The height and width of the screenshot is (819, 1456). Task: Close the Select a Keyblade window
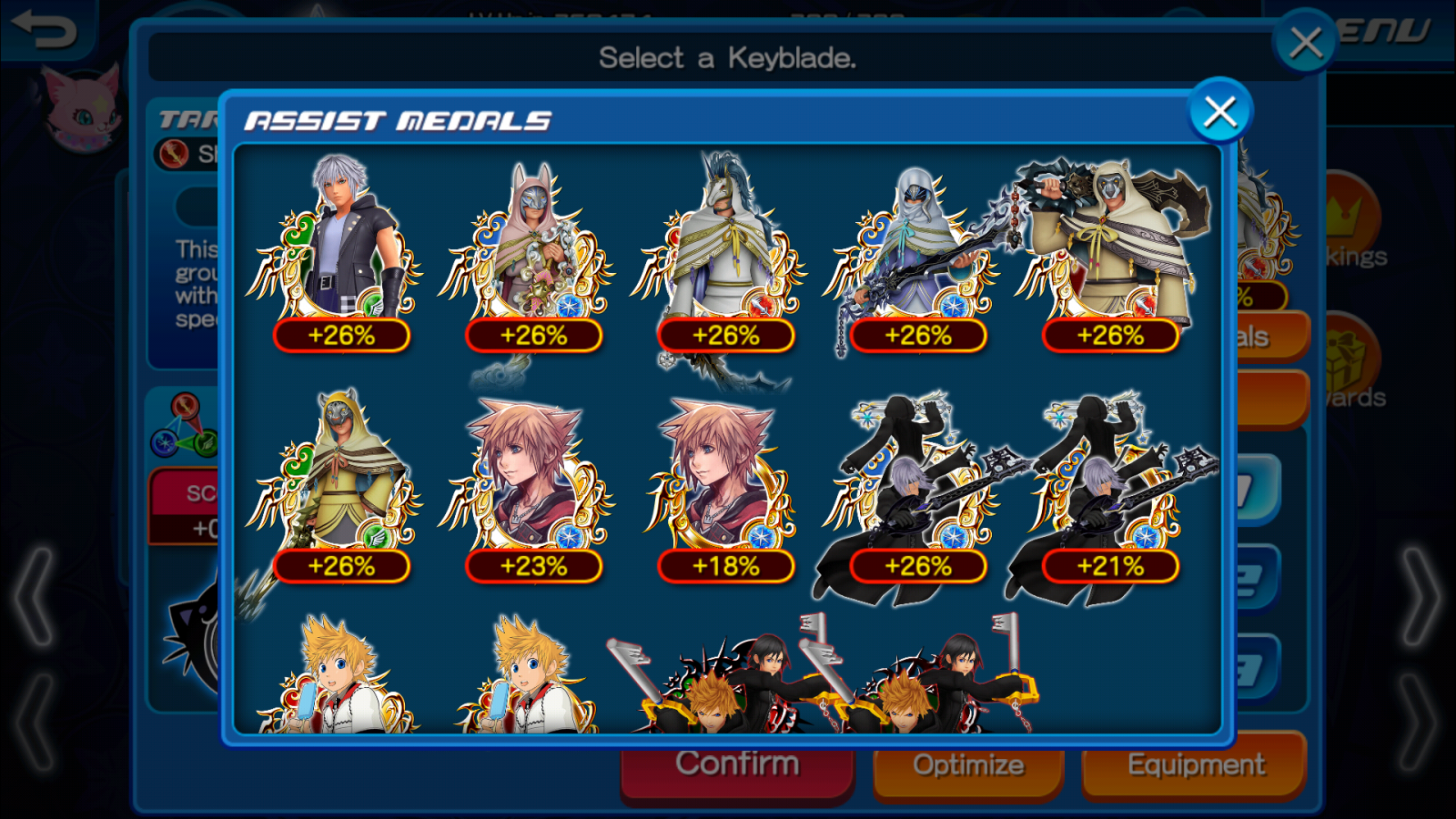coord(1306,41)
